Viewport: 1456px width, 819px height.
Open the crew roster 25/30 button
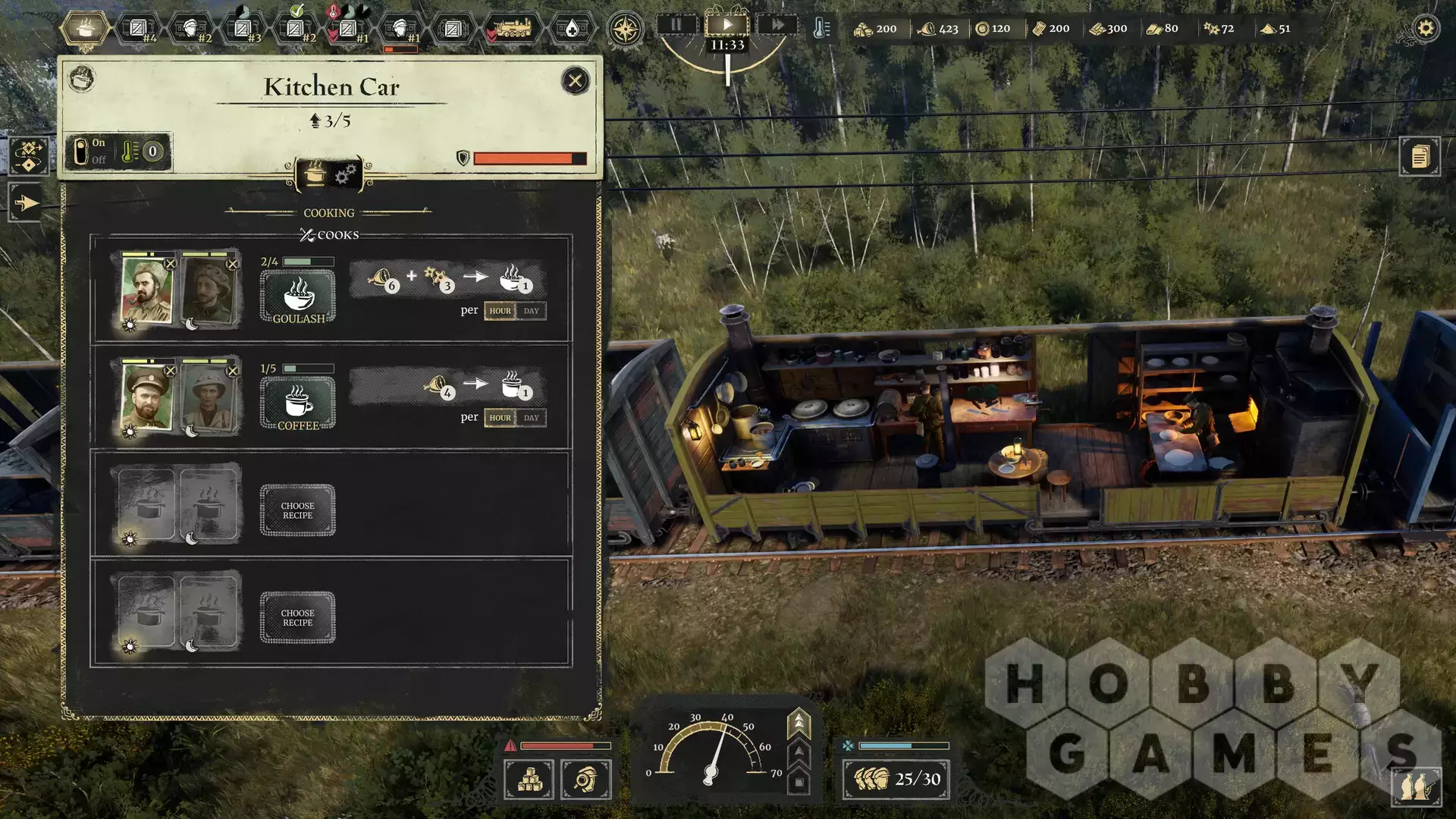[896, 779]
